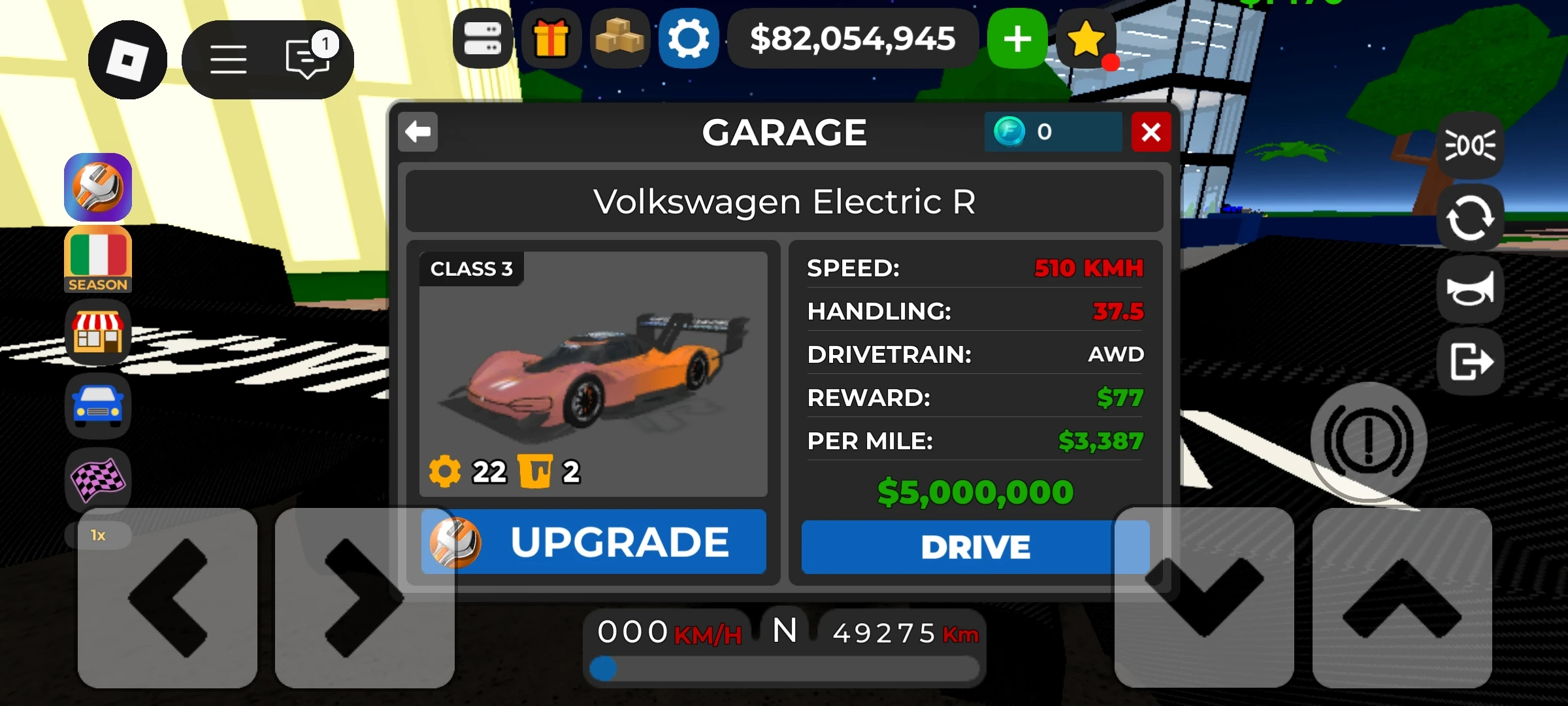This screenshot has height=706, width=1568.
Task: Open the chat bubble with notification badge
Action: [306, 59]
